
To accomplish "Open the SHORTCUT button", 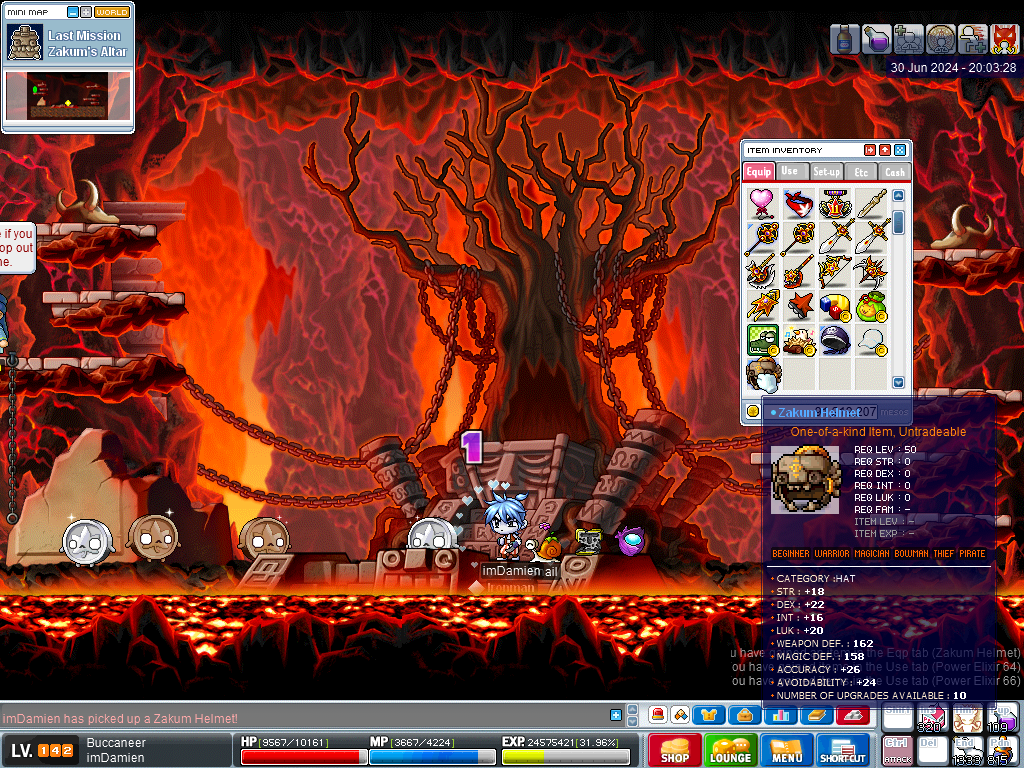I will tap(842, 750).
